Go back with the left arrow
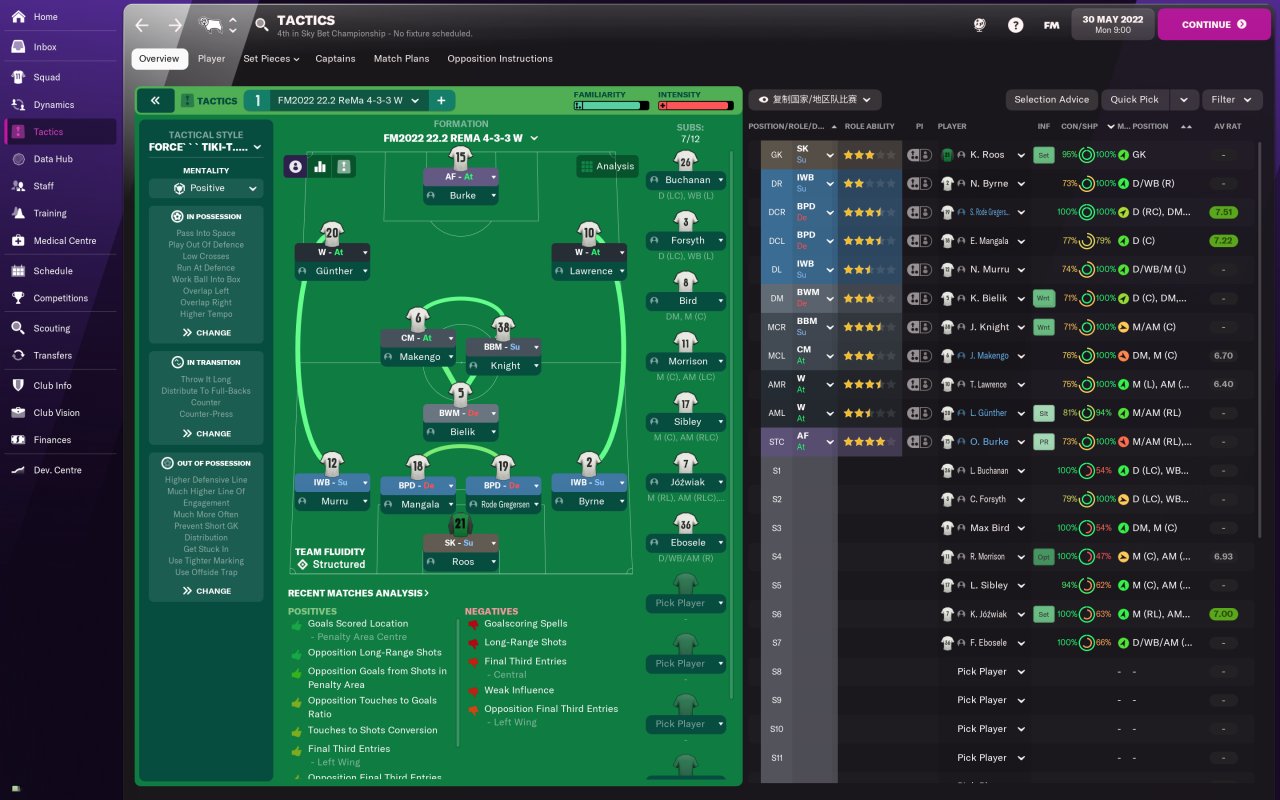This screenshot has height=800, width=1280. pyautogui.click(x=142, y=25)
